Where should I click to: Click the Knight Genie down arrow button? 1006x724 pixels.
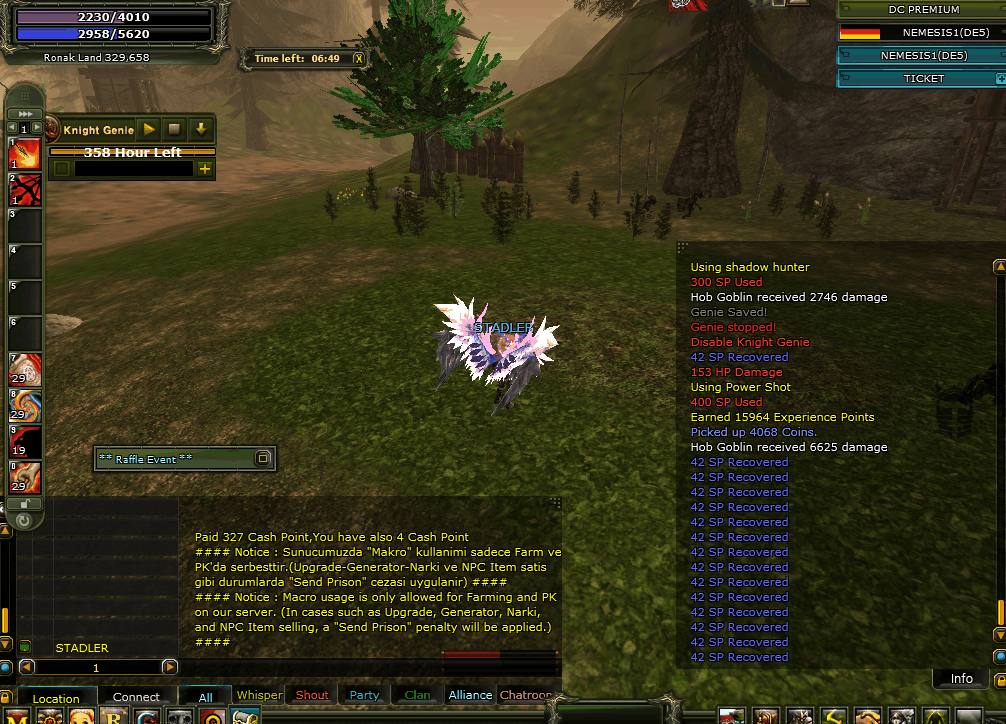point(200,130)
